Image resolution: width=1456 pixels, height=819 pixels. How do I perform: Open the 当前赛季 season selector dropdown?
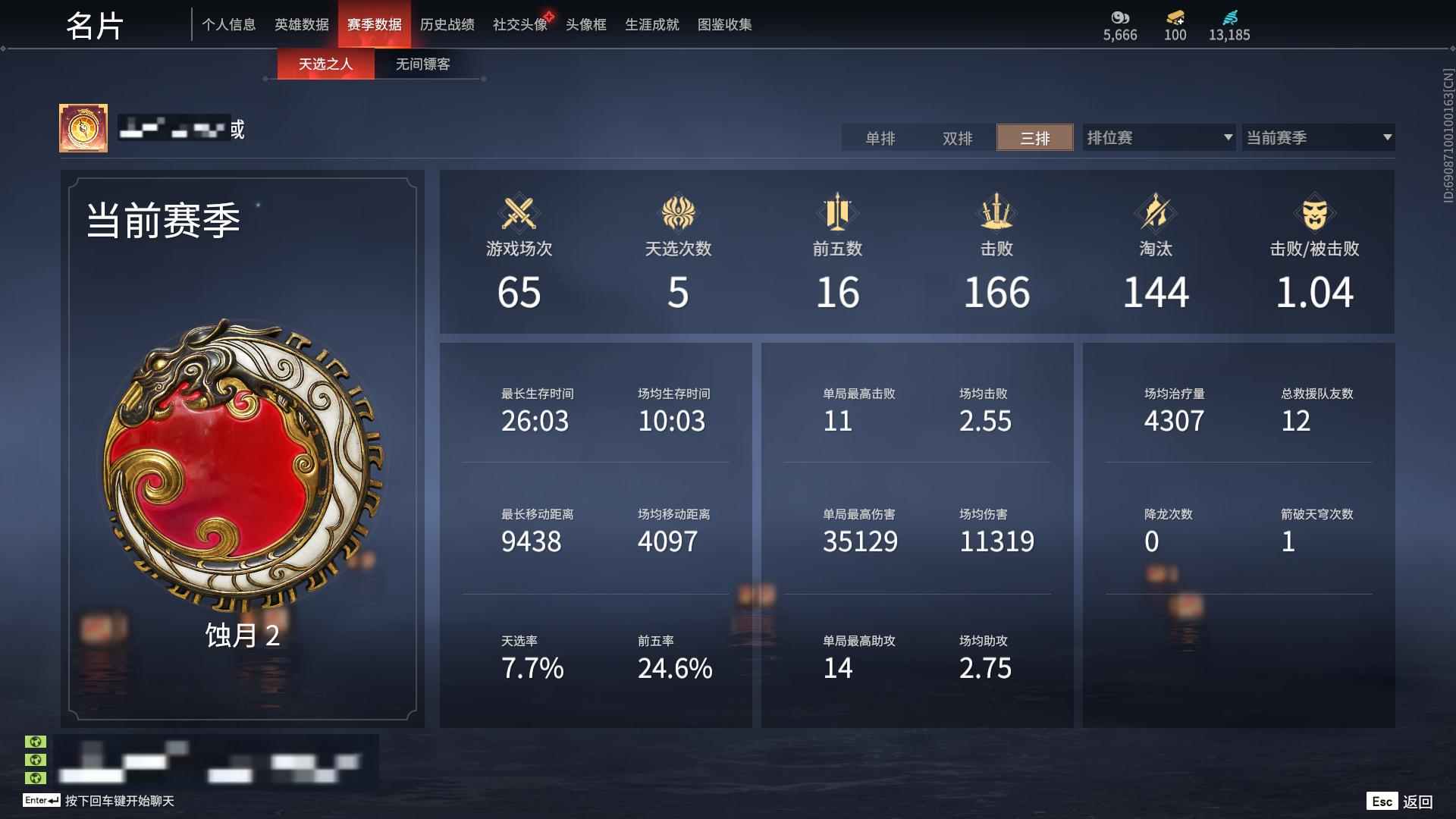[1317, 138]
